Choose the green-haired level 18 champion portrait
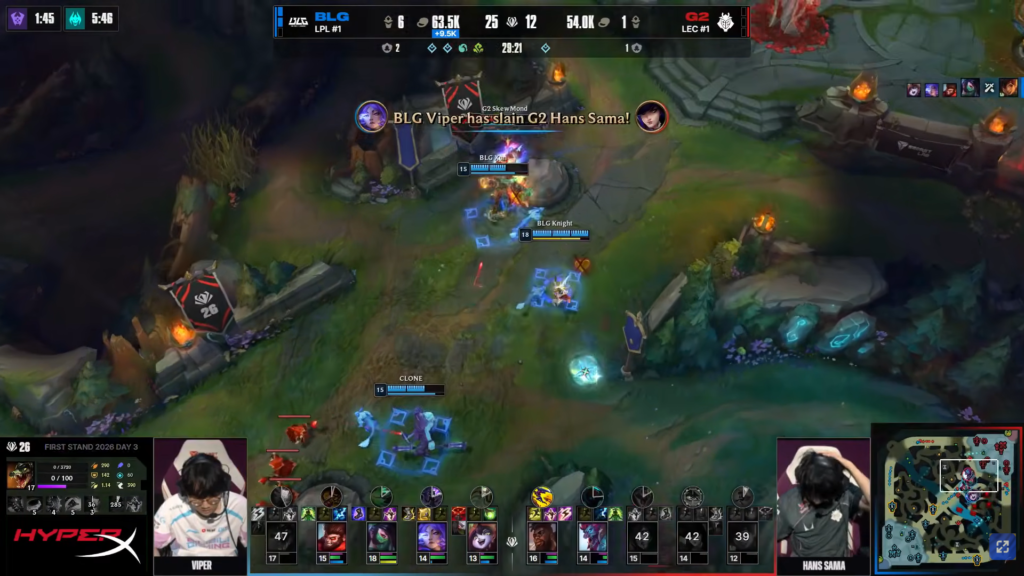The image size is (1024, 576). [381, 537]
